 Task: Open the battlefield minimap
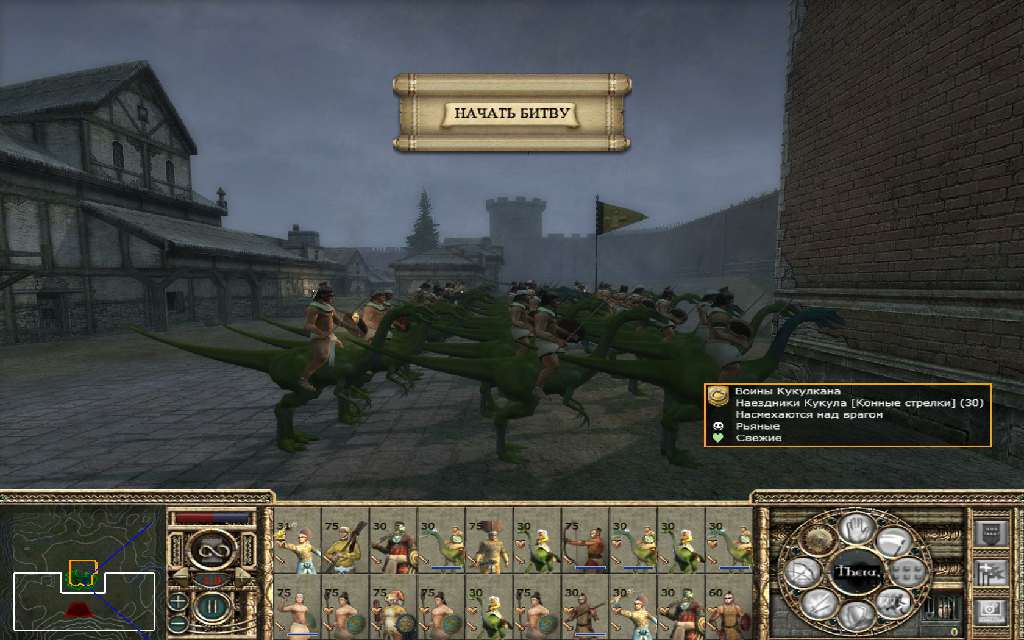[x=82, y=570]
